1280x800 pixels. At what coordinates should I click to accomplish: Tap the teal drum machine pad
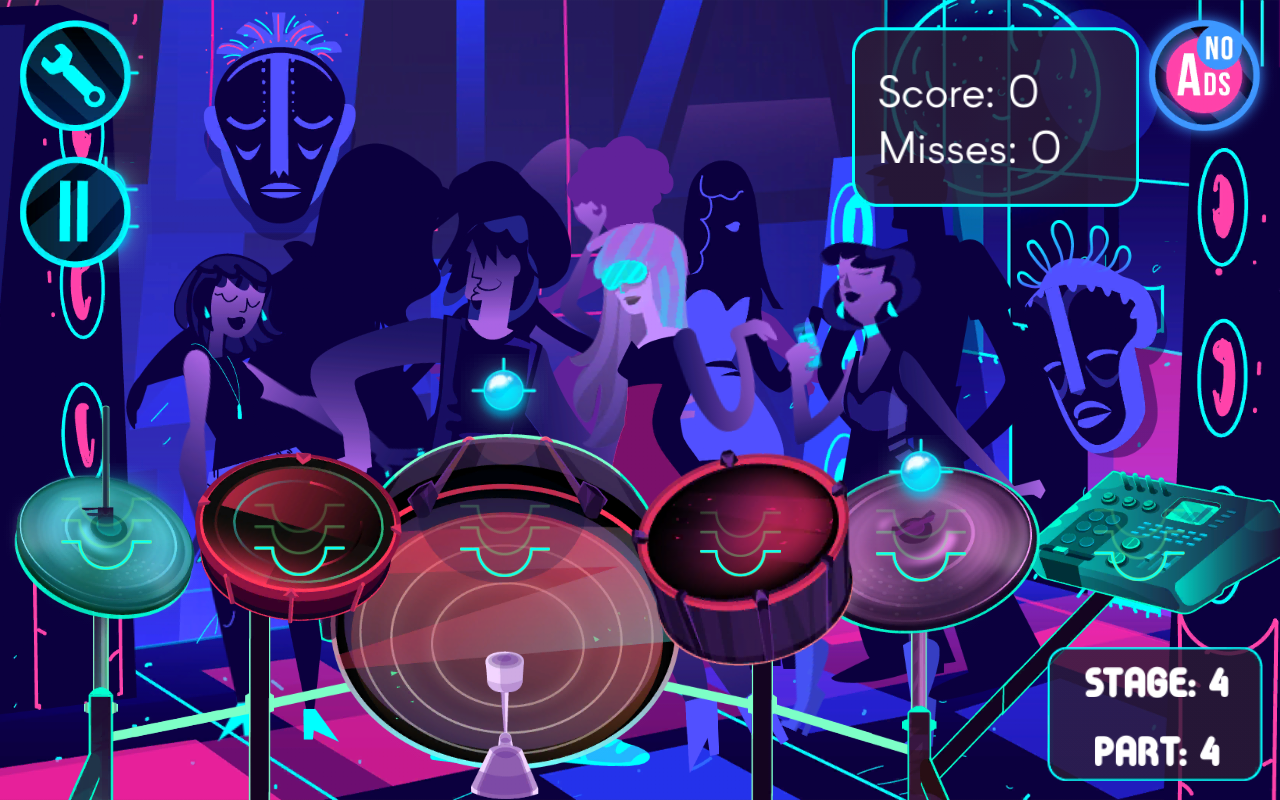pyautogui.click(x=1140, y=540)
